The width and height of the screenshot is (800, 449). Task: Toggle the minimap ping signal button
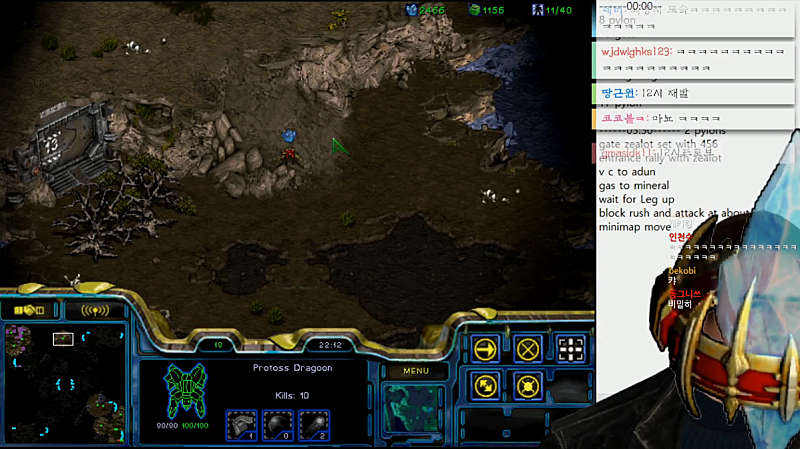[95, 310]
